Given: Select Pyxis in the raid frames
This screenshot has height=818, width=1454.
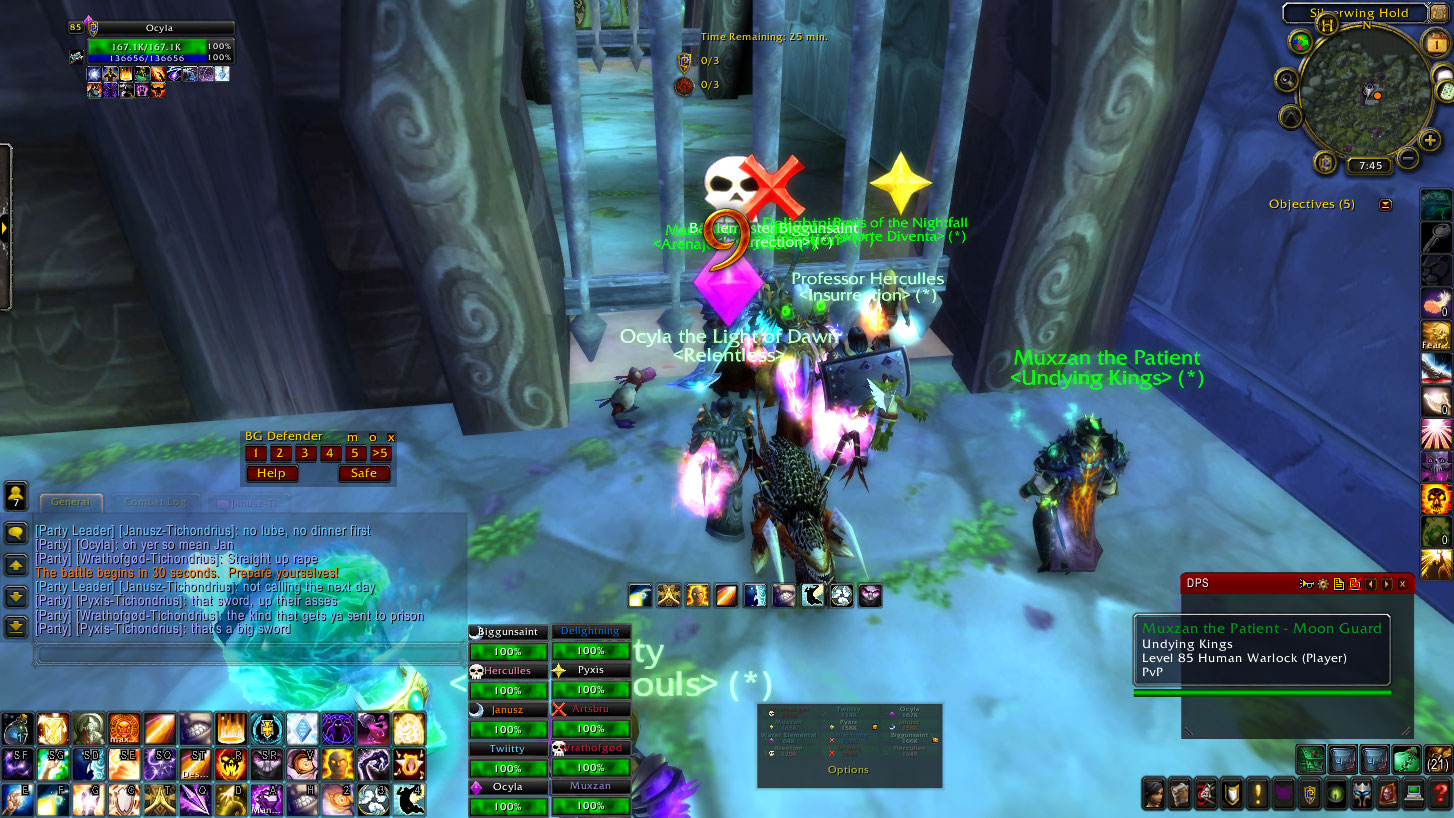Looking at the screenshot, I should 591,670.
